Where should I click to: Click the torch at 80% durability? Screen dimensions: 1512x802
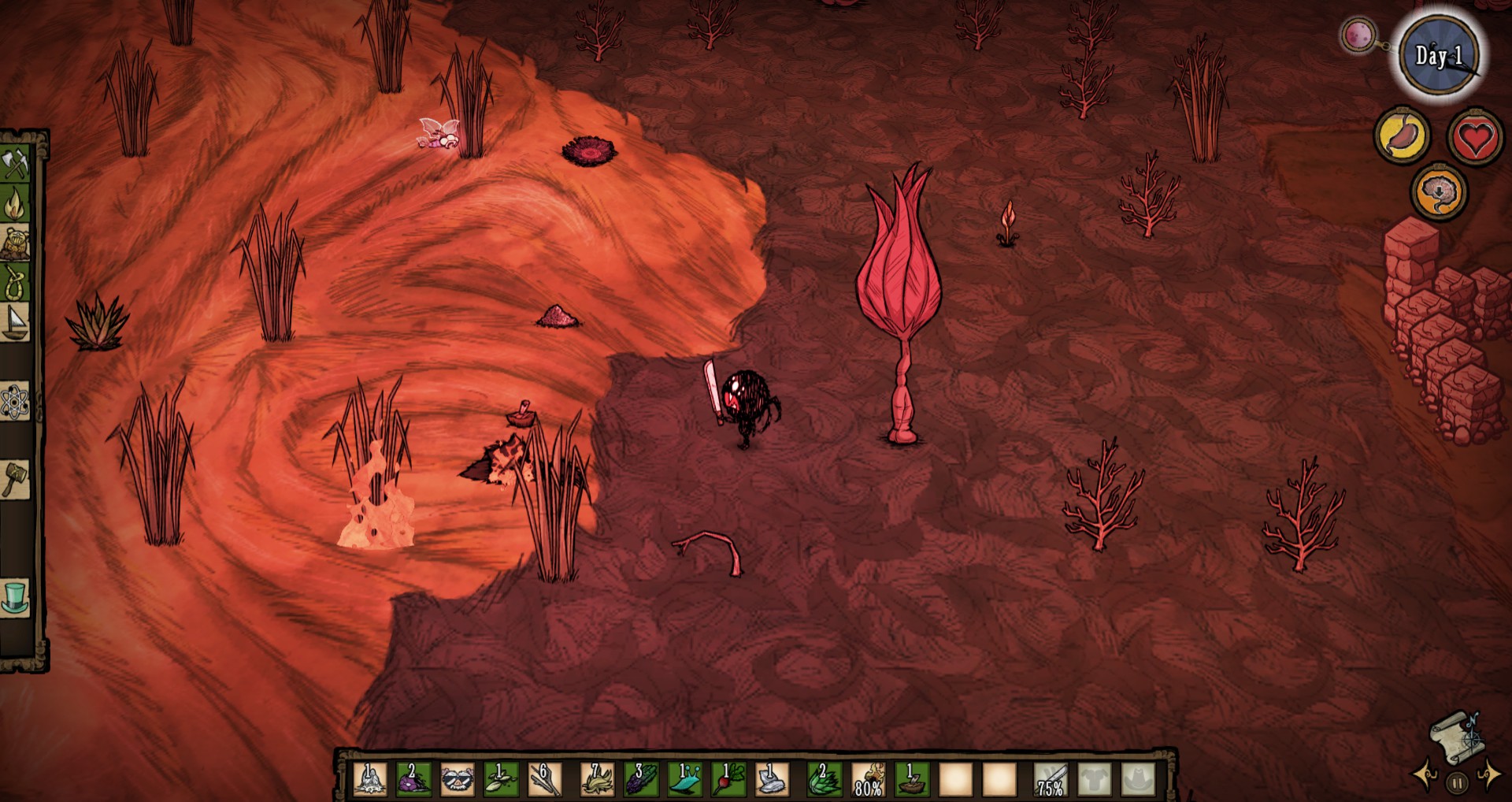coord(869,779)
